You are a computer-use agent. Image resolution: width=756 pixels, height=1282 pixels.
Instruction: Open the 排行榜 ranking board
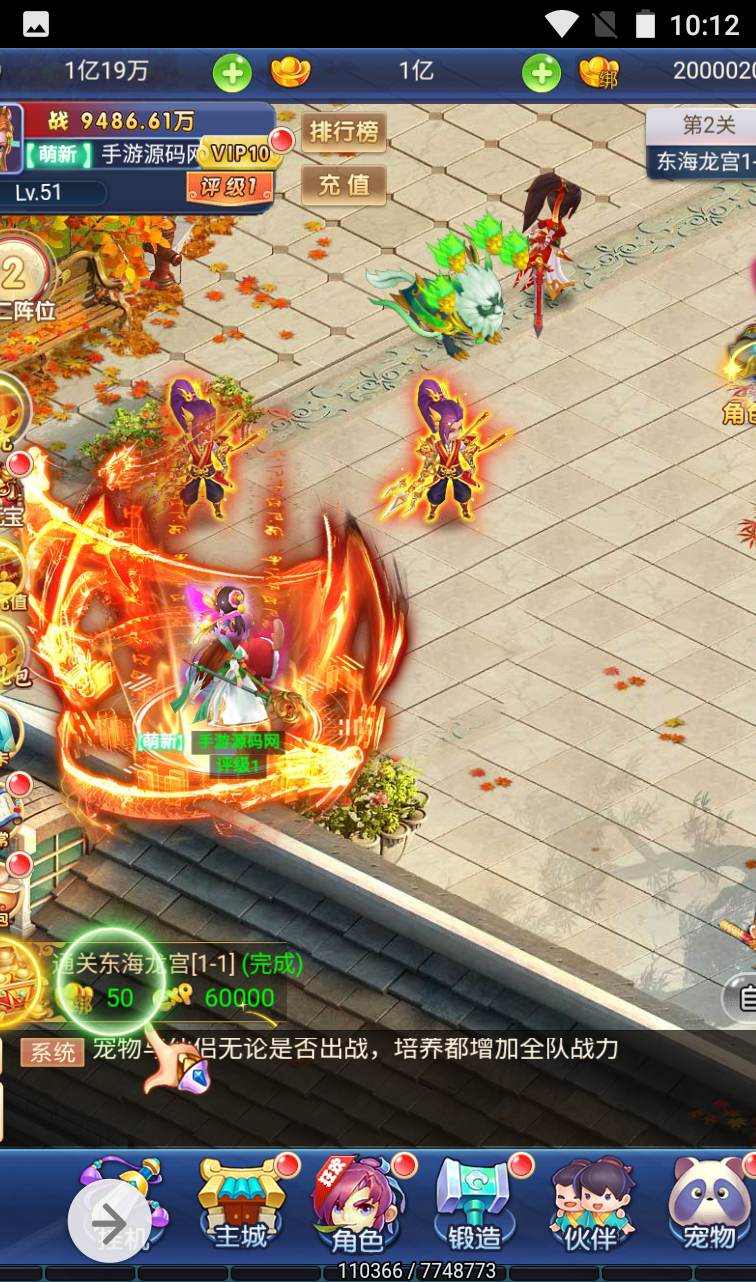[x=344, y=132]
